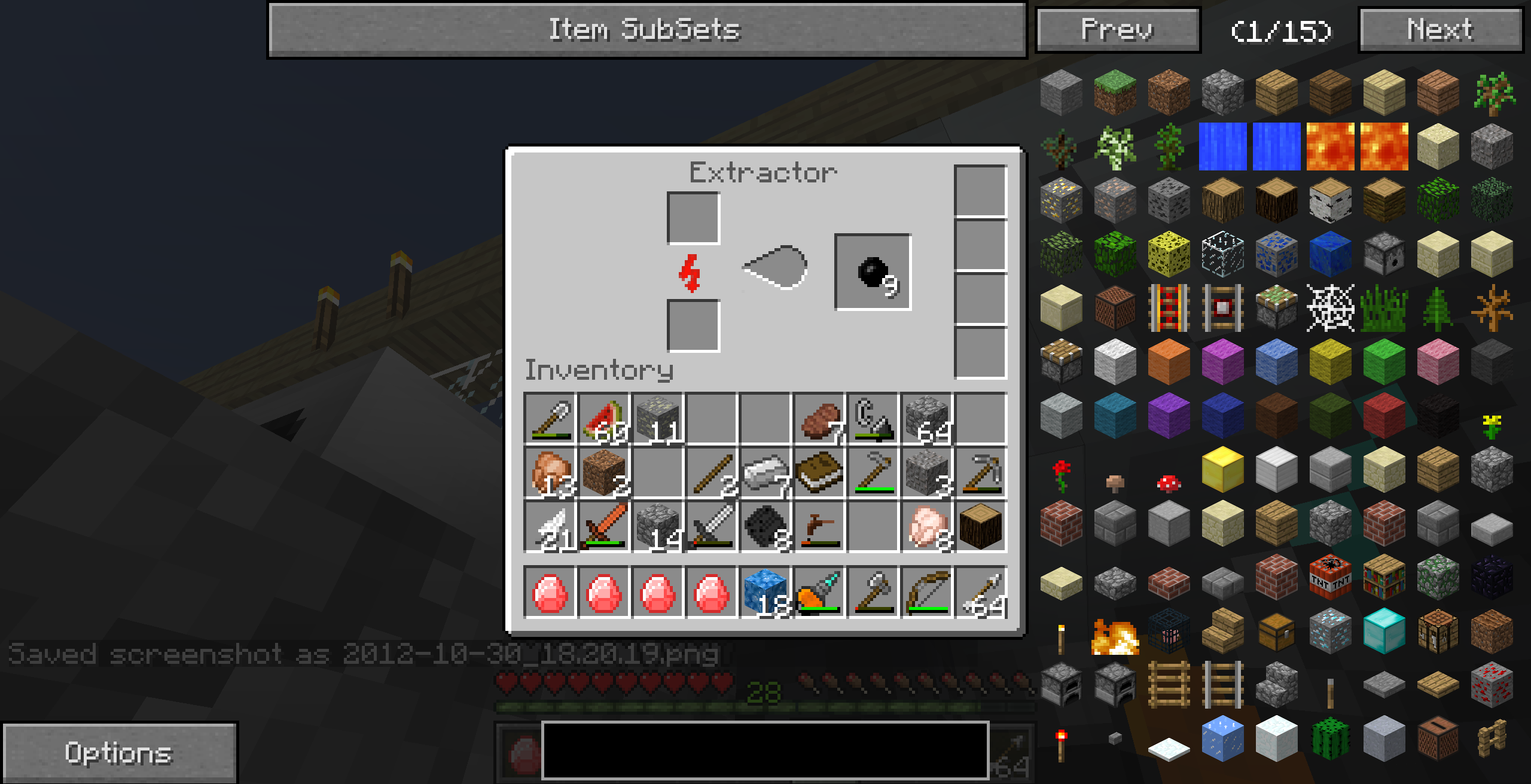Take the black rubber output from the extractor

873,272
